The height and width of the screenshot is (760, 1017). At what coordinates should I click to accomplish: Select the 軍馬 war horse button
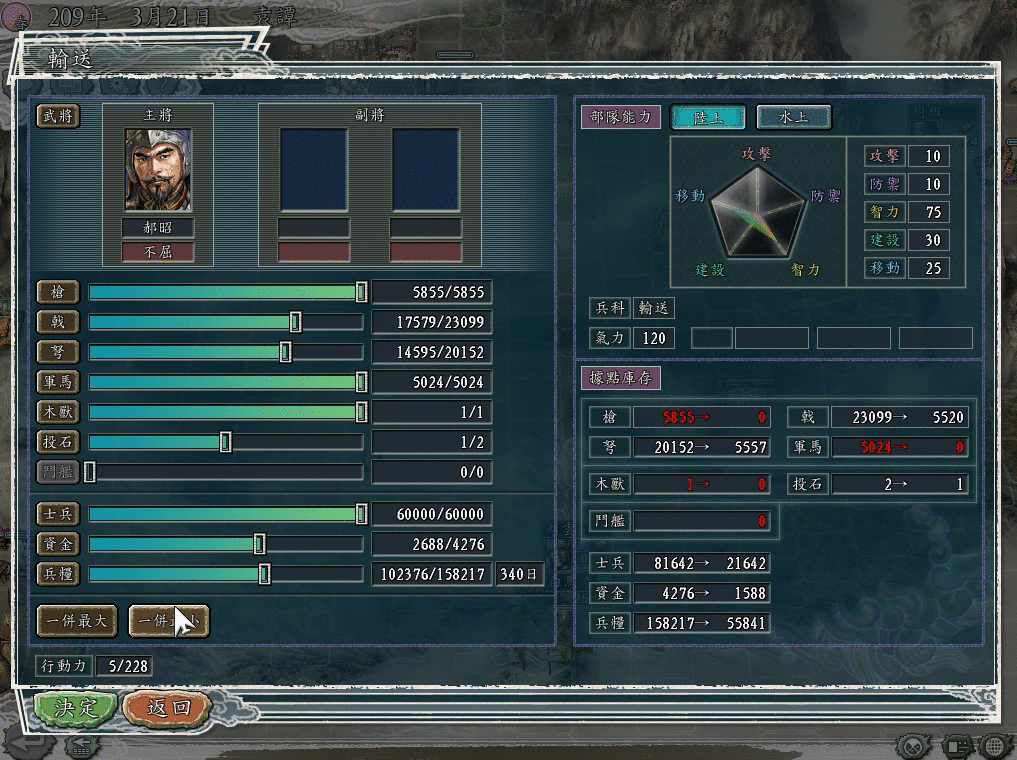coord(58,382)
